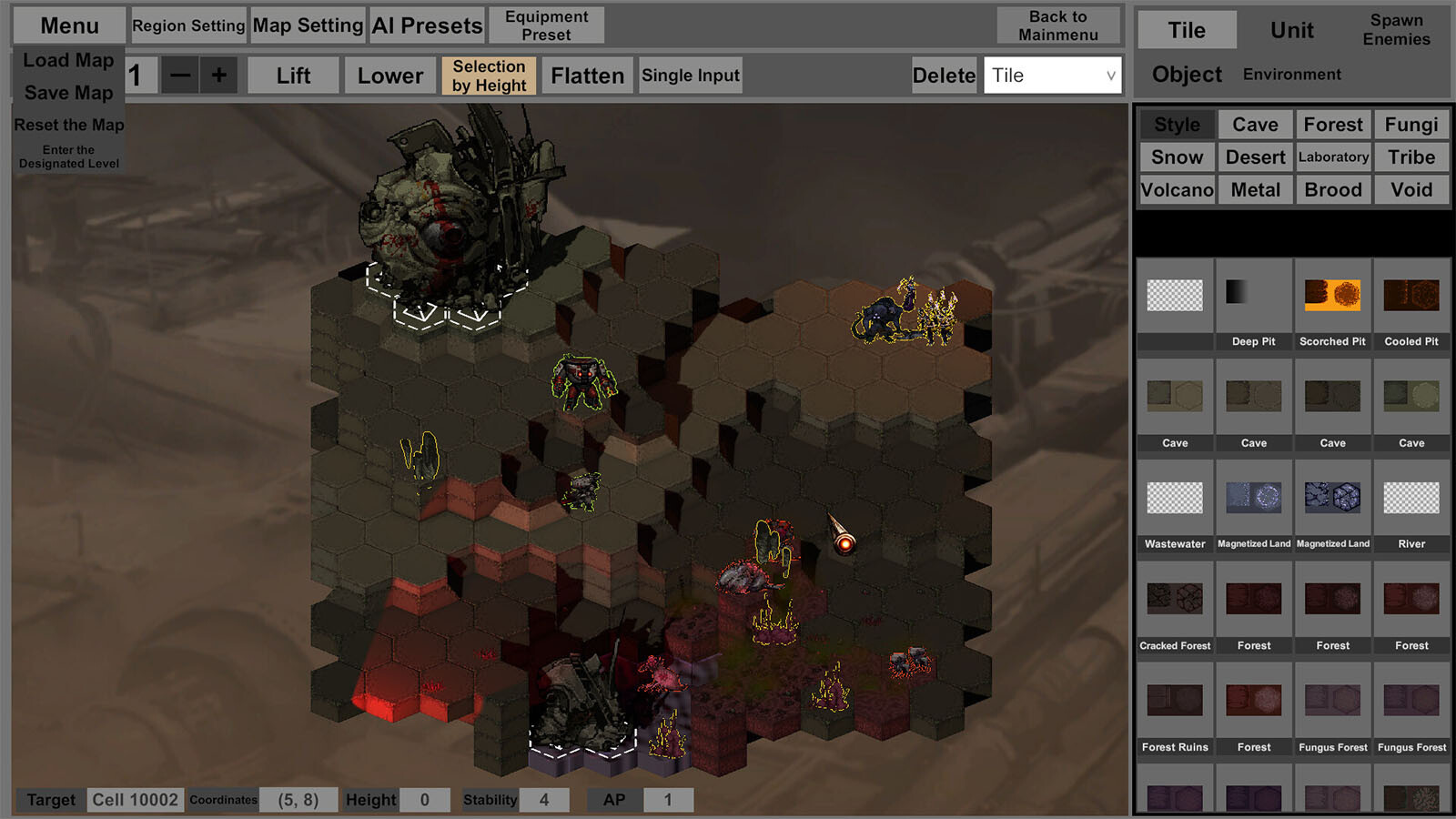Choose the Fungi tile style
The height and width of the screenshot is (819, 1456).
(x=1411, y=125)
